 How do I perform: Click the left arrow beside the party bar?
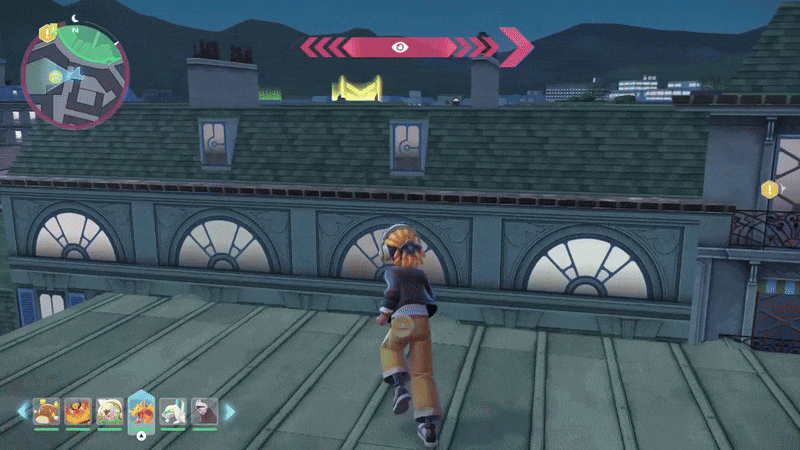pyautogui.click(x=22, y=412)
